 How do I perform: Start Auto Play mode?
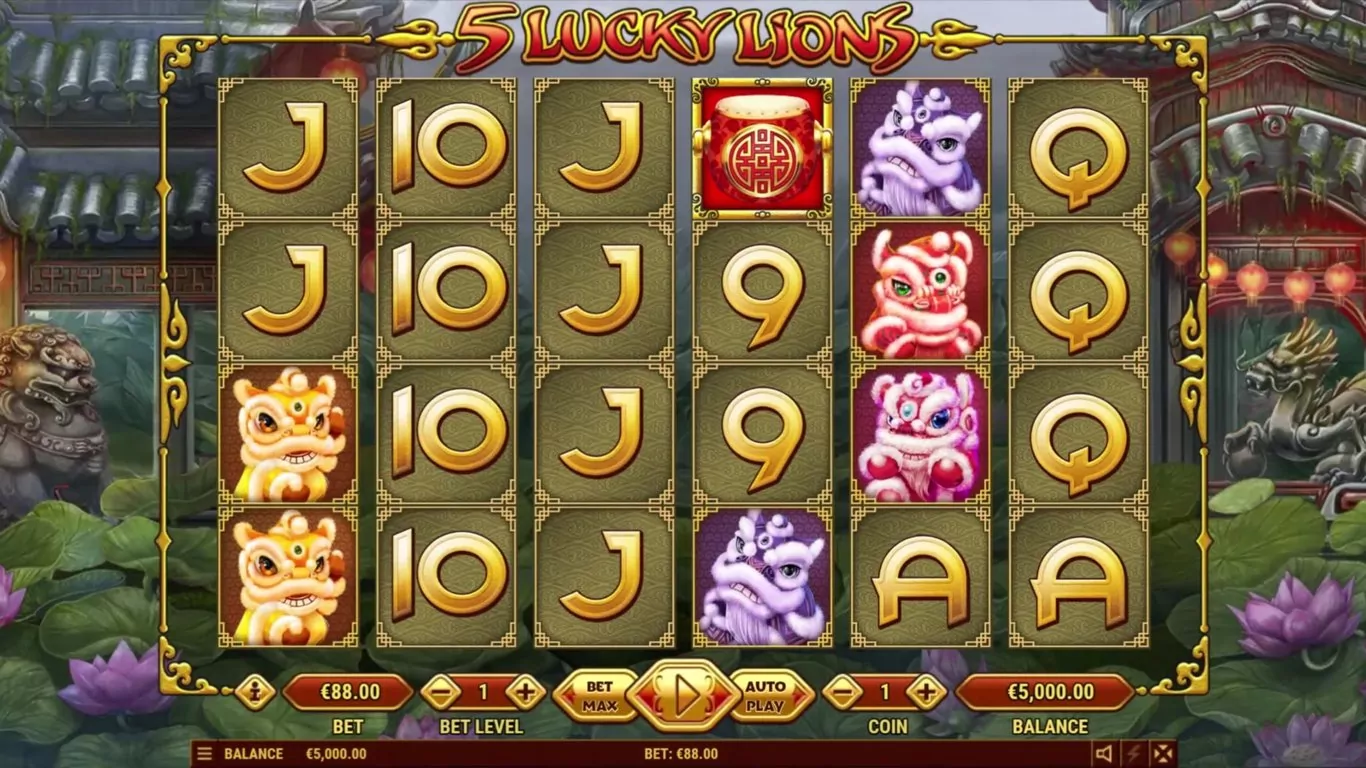766,694
